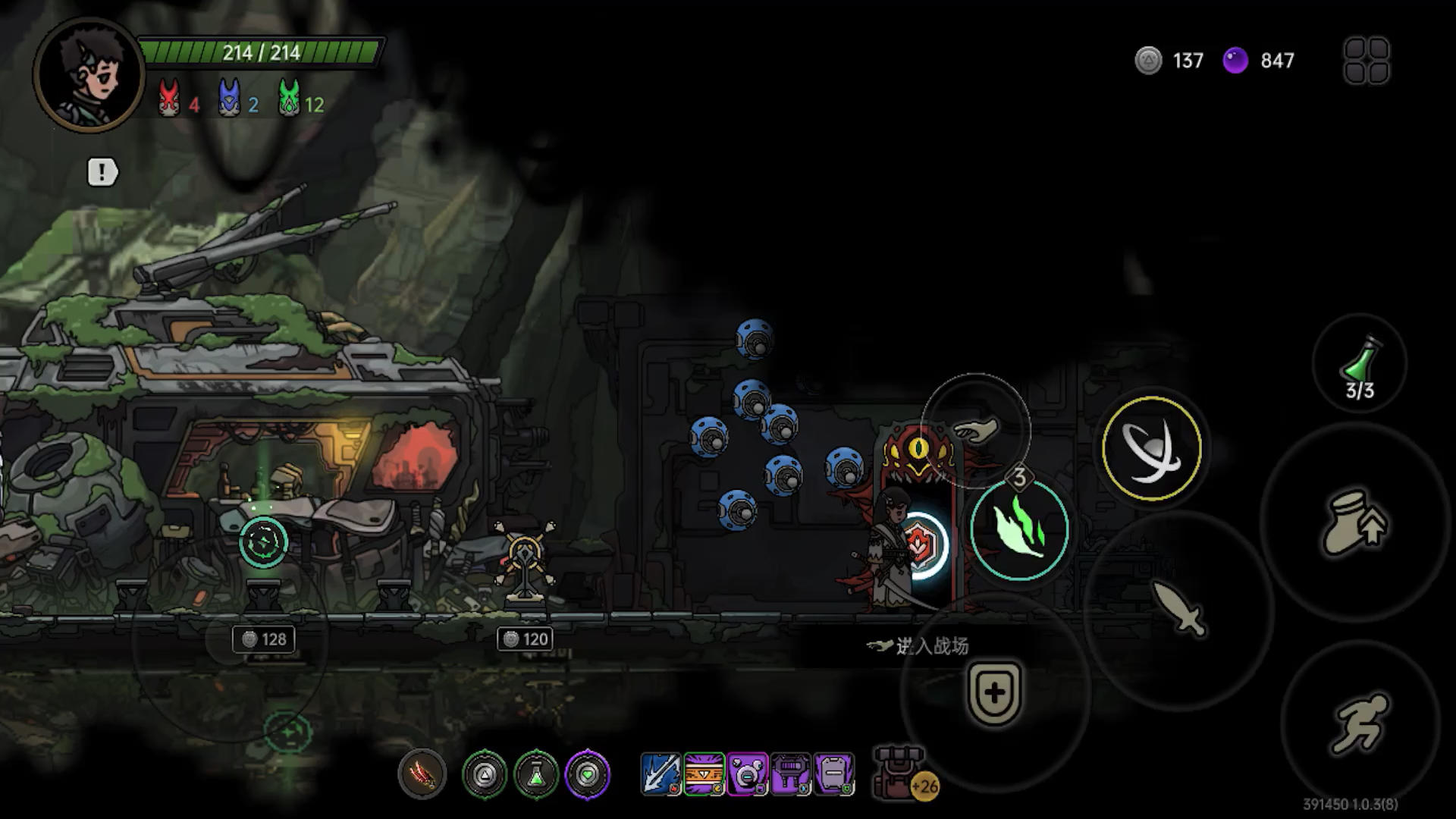
Task: Activate the yellow-ringed spinning slash skill
Action: (x=1151, y=448)
